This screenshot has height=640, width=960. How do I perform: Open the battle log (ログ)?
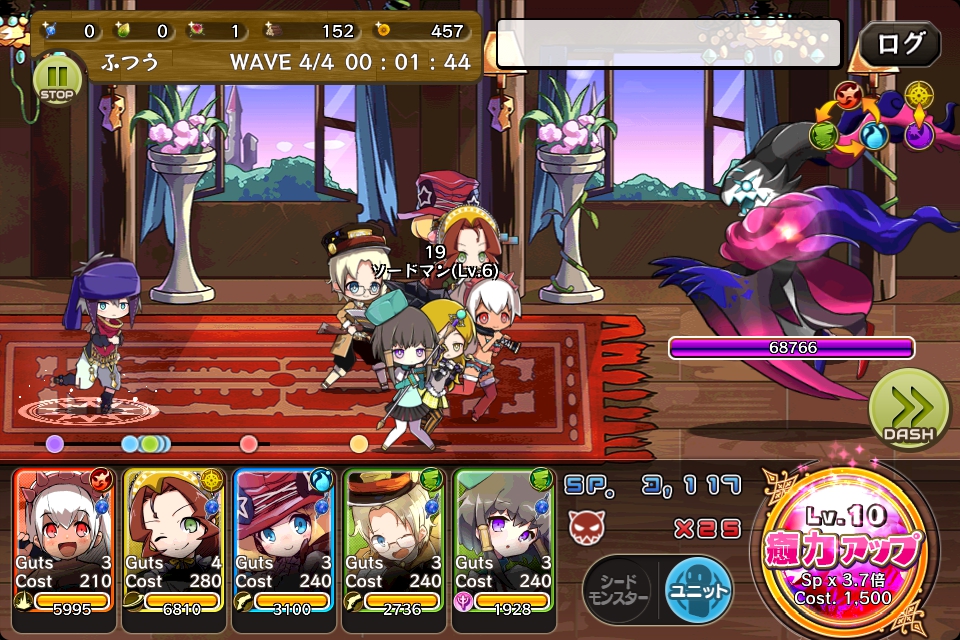[x=900, y=44]
